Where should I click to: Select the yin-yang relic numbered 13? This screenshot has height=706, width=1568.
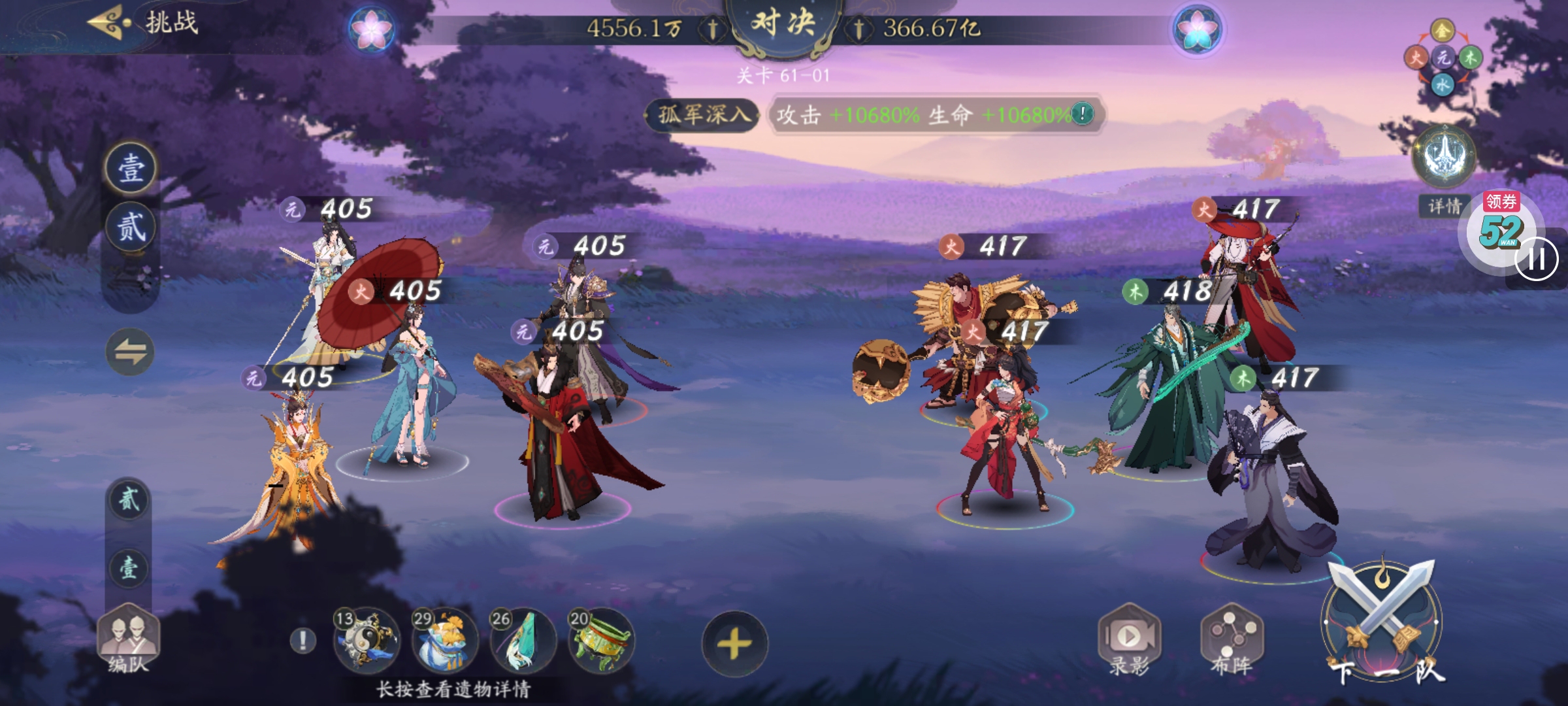point(365,641)
